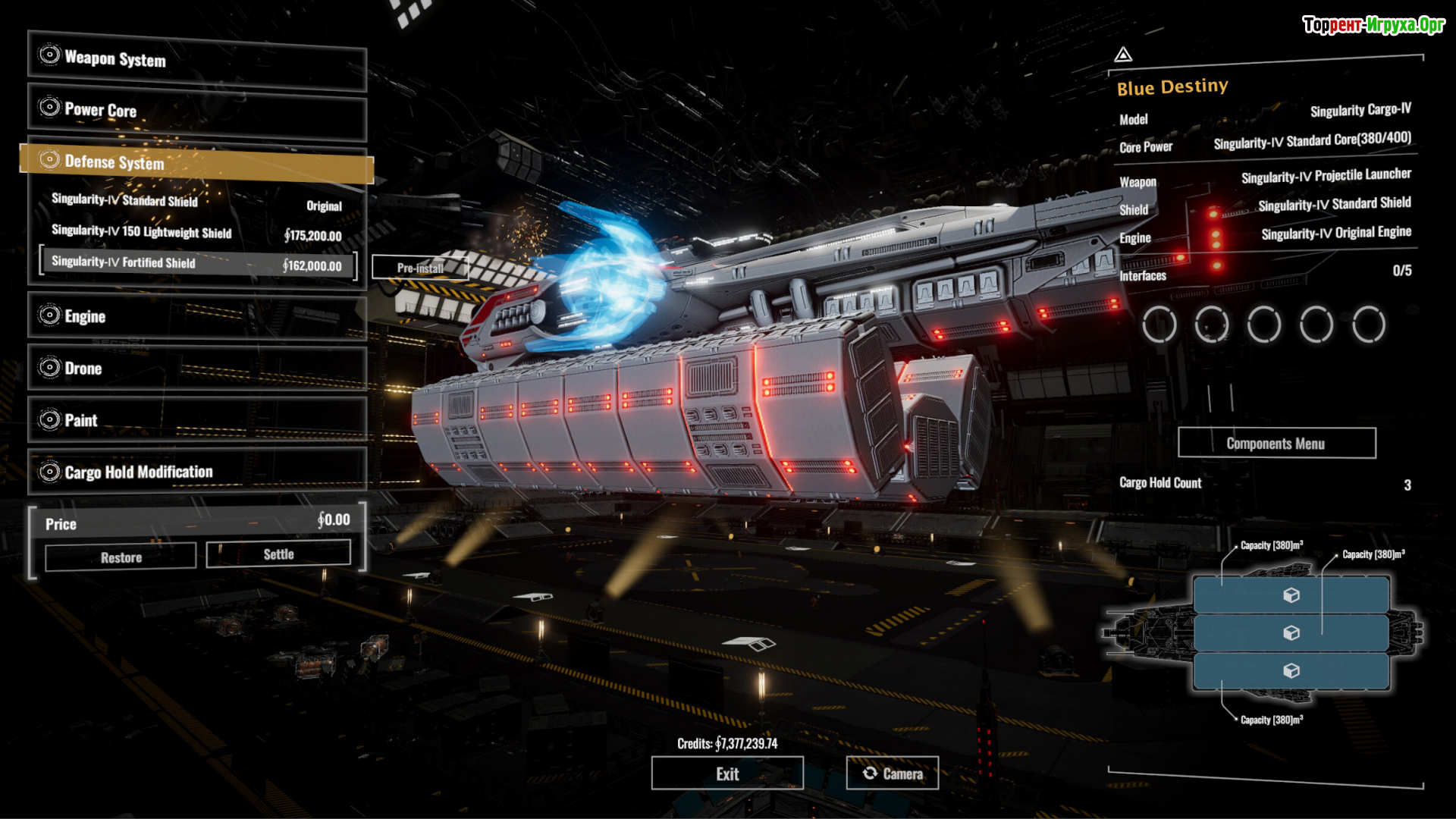Show the Drone options
The height and width of the screenshot is (819, 1456).
[197, 369]
